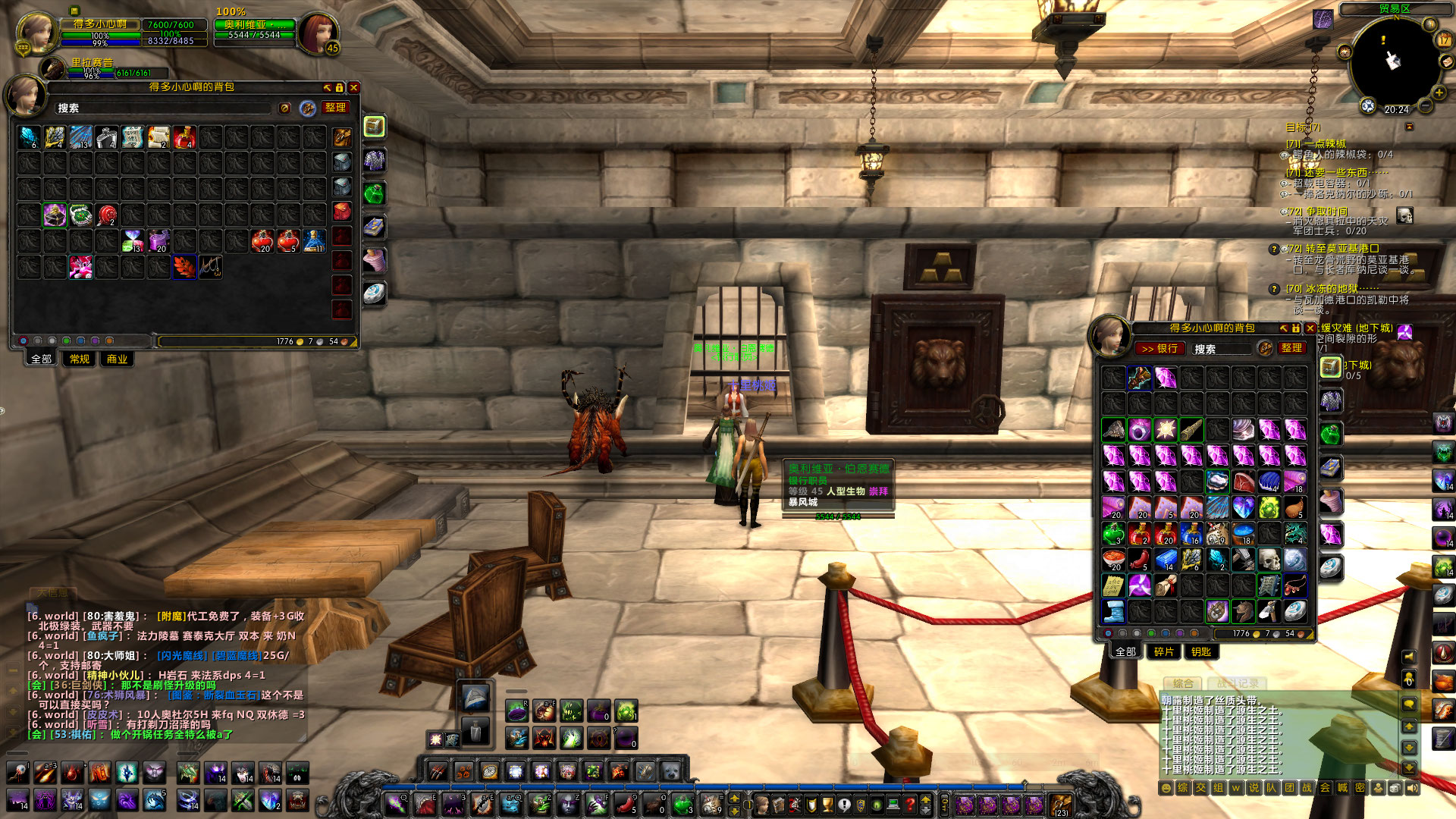
Task: Toggle the lock icon on the backpack title bar
Action: pos(339,88)
